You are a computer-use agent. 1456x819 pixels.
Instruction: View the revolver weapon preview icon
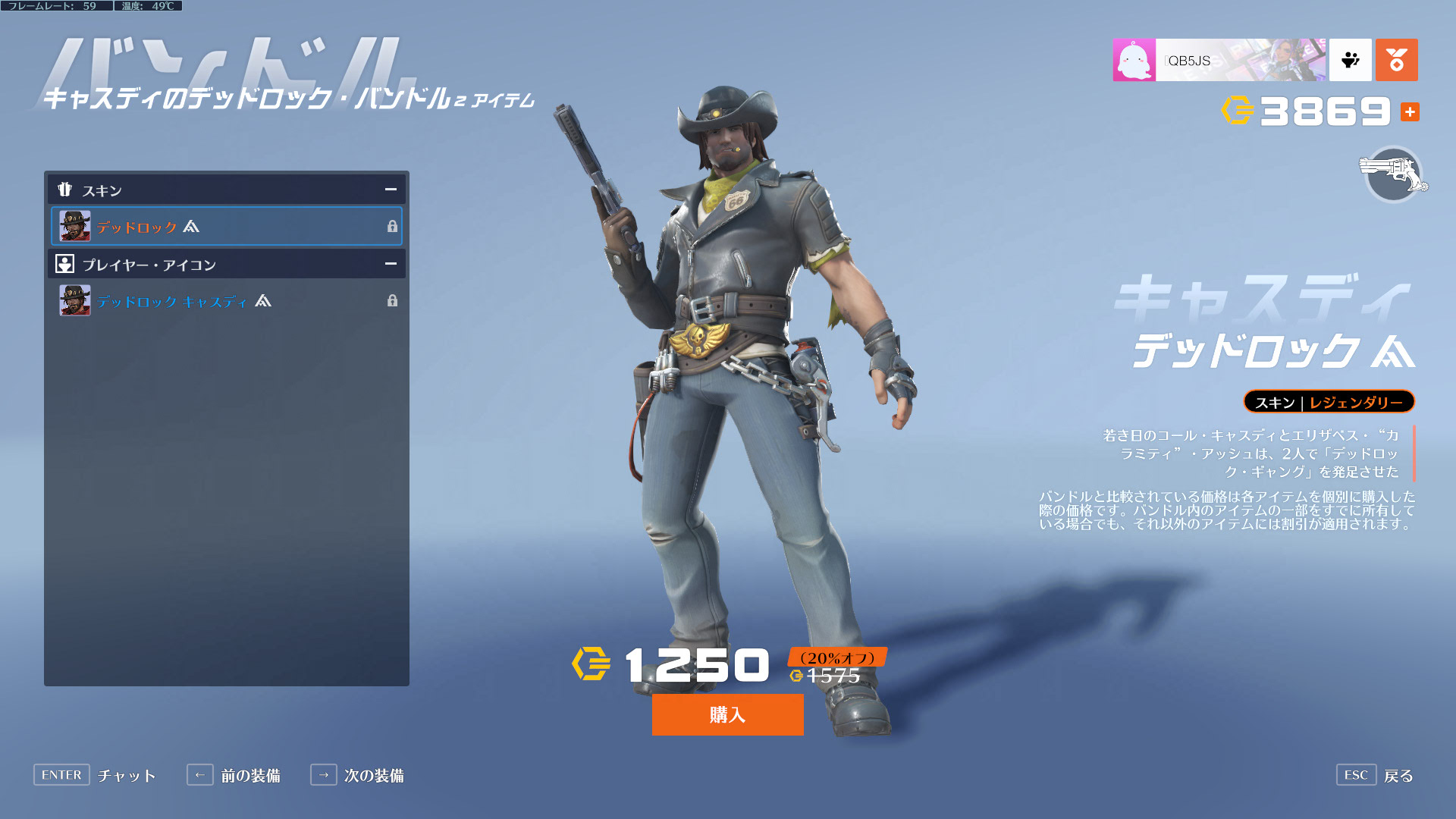1393,174
